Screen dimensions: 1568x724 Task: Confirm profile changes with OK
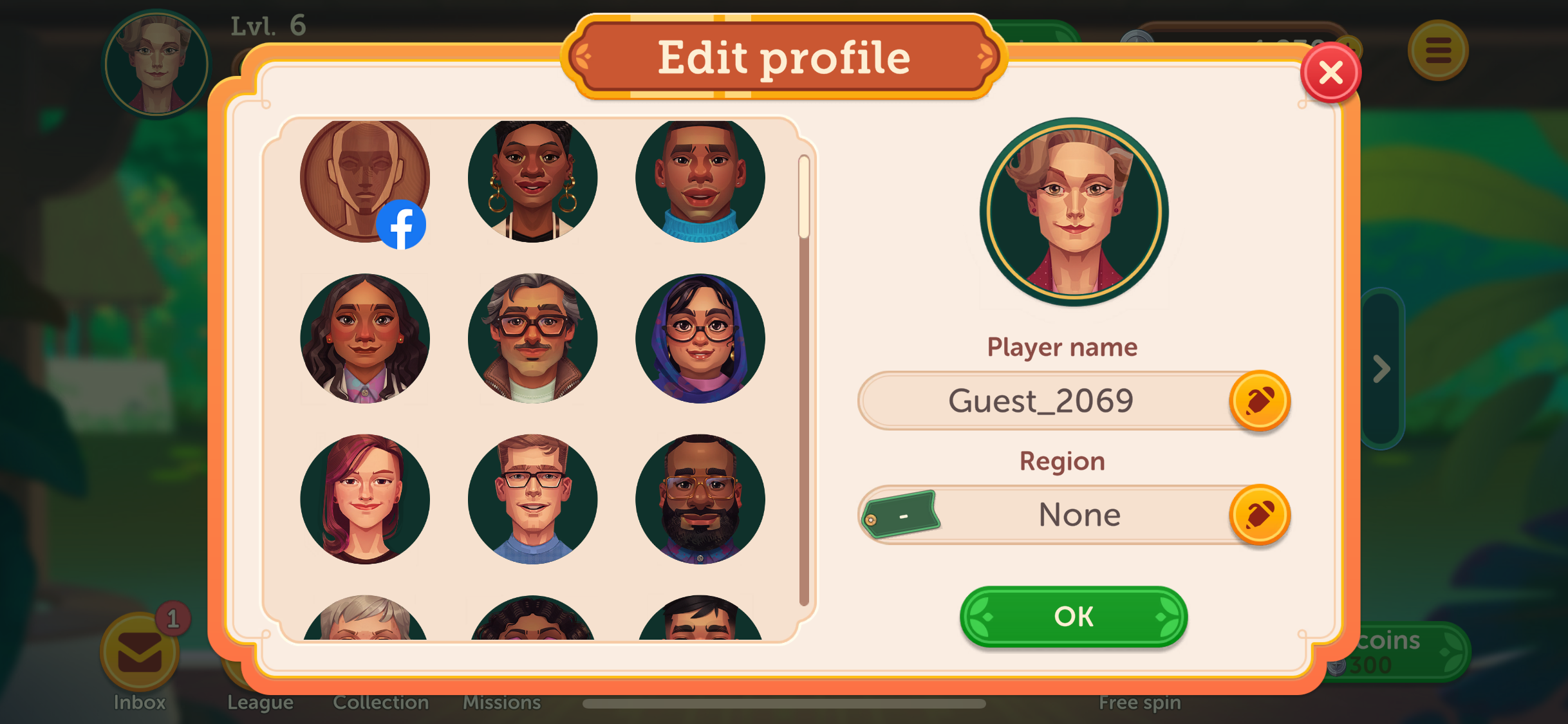(1073, 616)
